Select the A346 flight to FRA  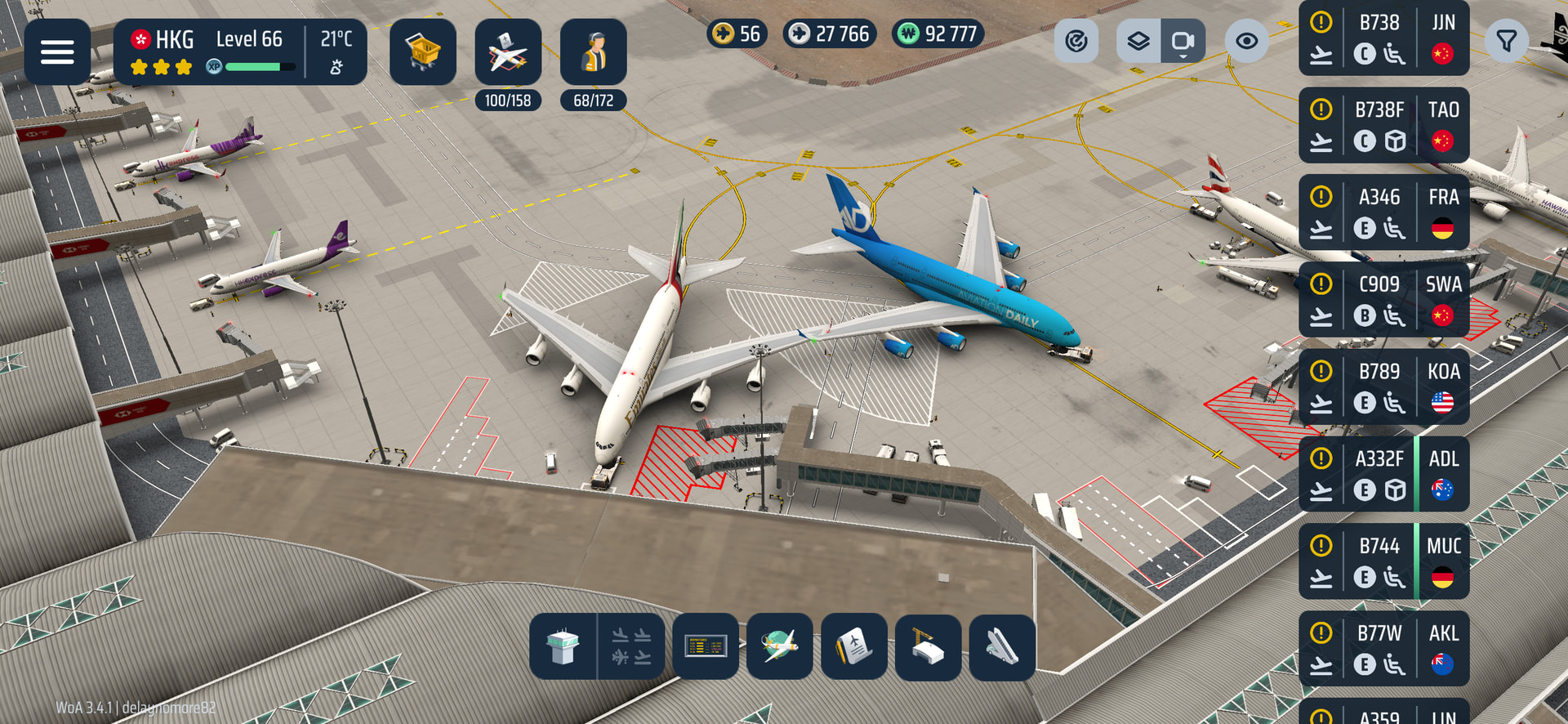[x=1383, y=212]
